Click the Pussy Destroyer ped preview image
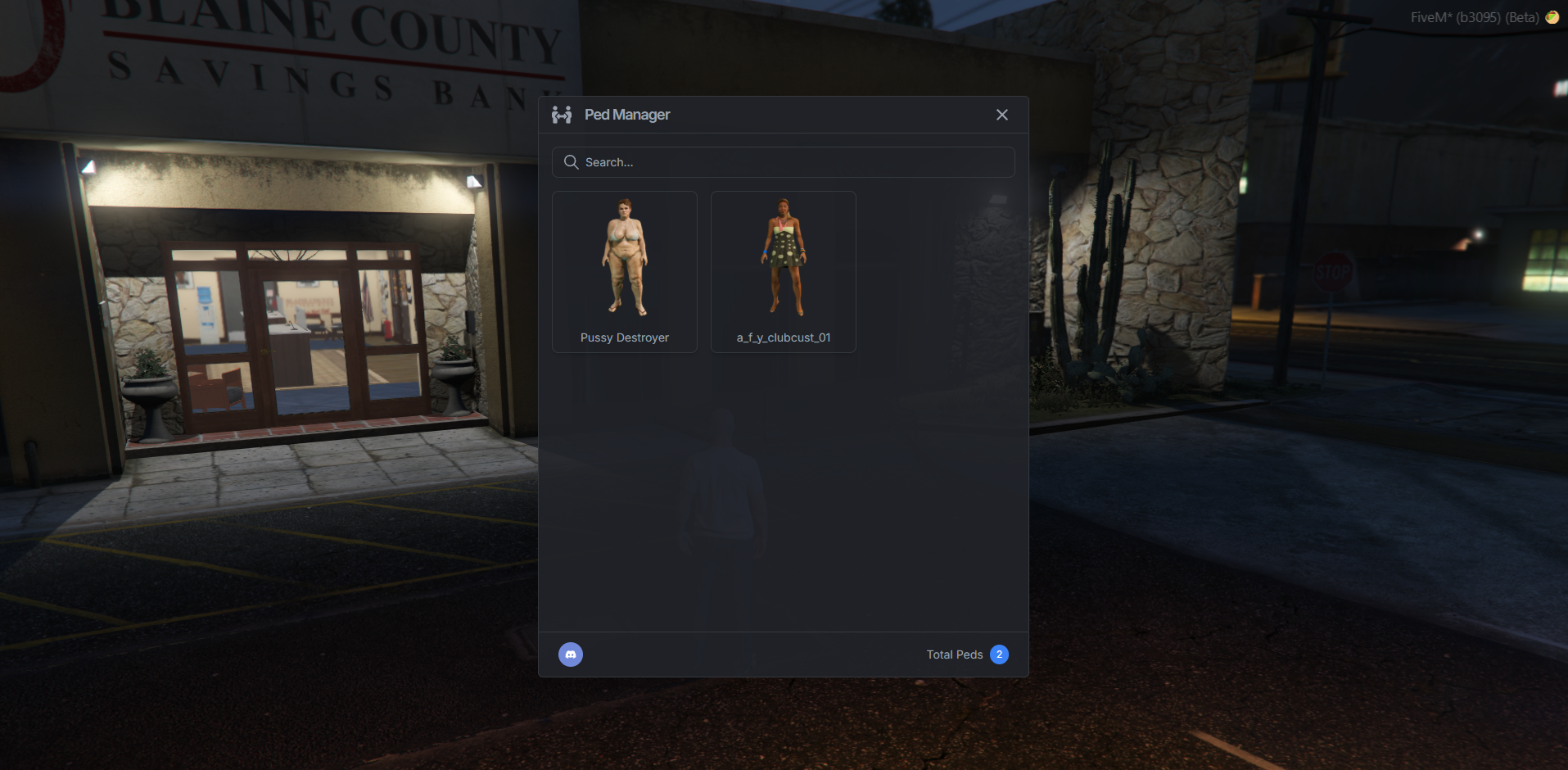Screen dimensions: 1568x770 (624, 258)
